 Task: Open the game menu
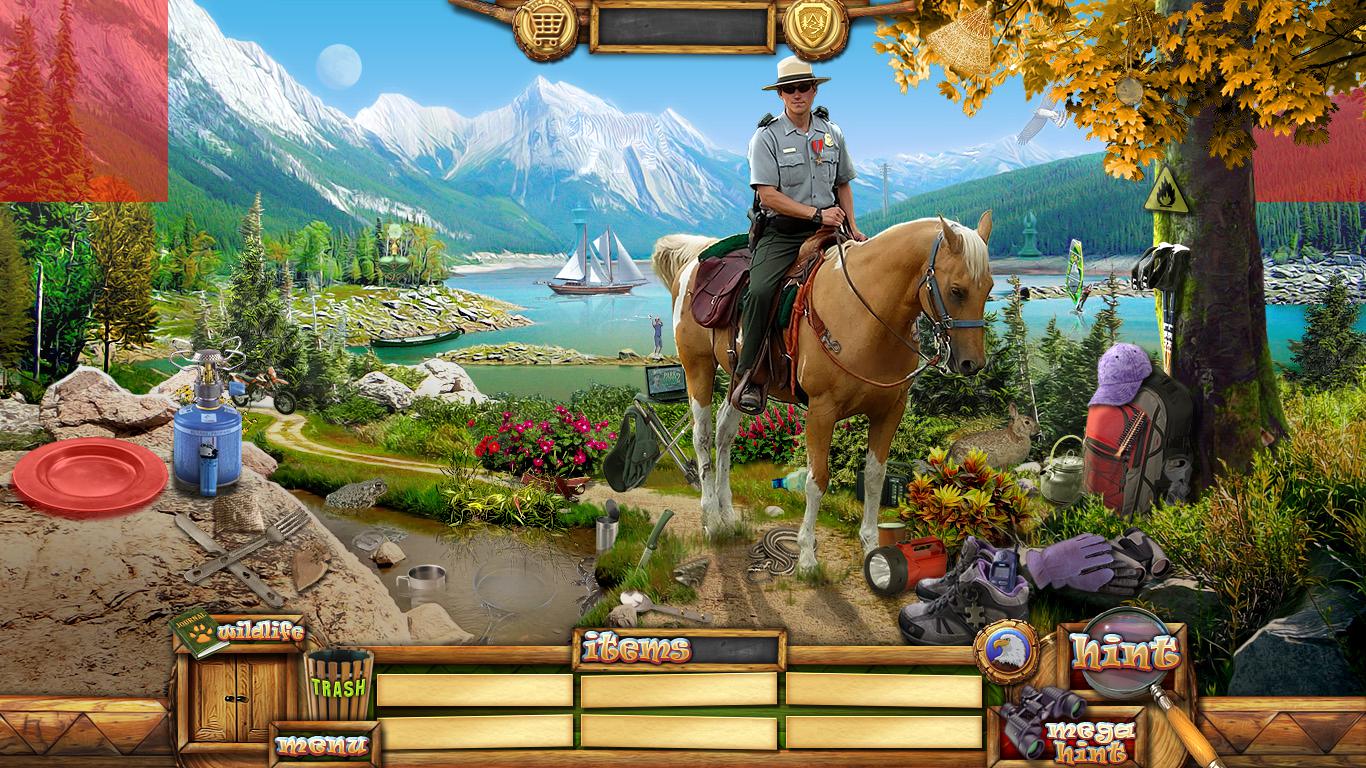[322, 745]
